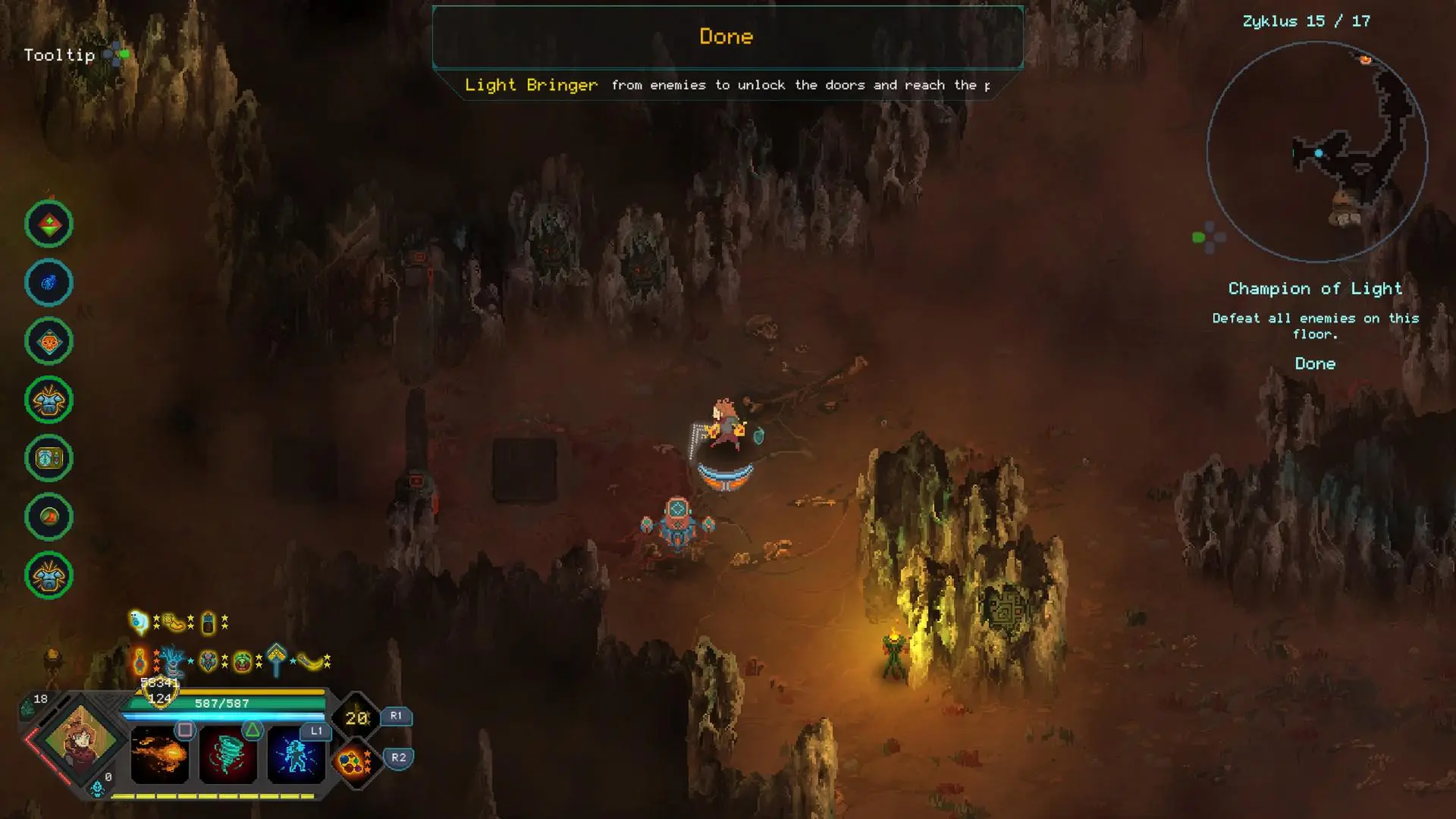Click the circular minimap
Screen dimensions: 1456x819
coord(1316,152)
